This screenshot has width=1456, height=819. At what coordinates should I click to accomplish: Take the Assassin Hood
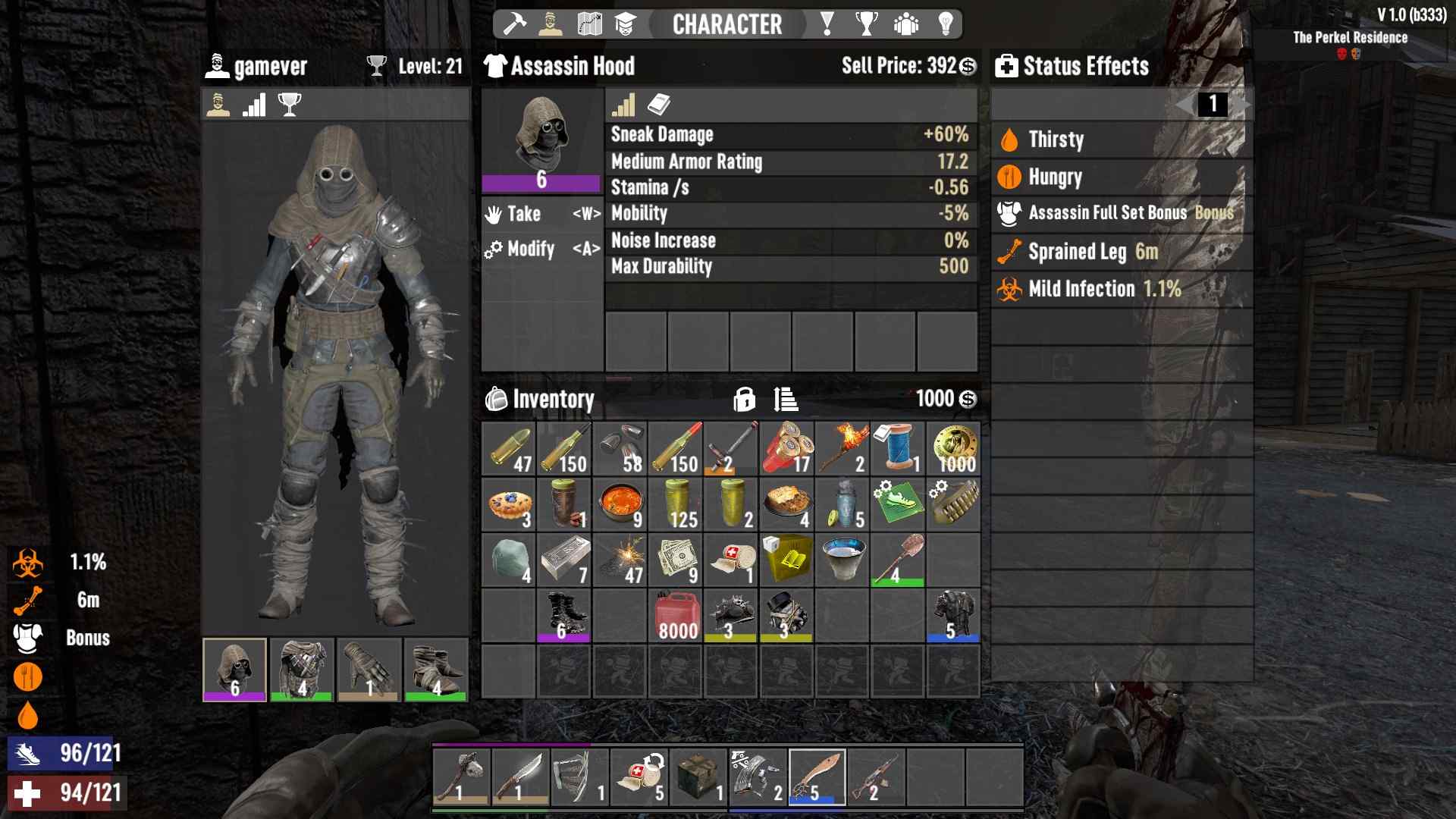pyautogui.click(x=541, y=215)
